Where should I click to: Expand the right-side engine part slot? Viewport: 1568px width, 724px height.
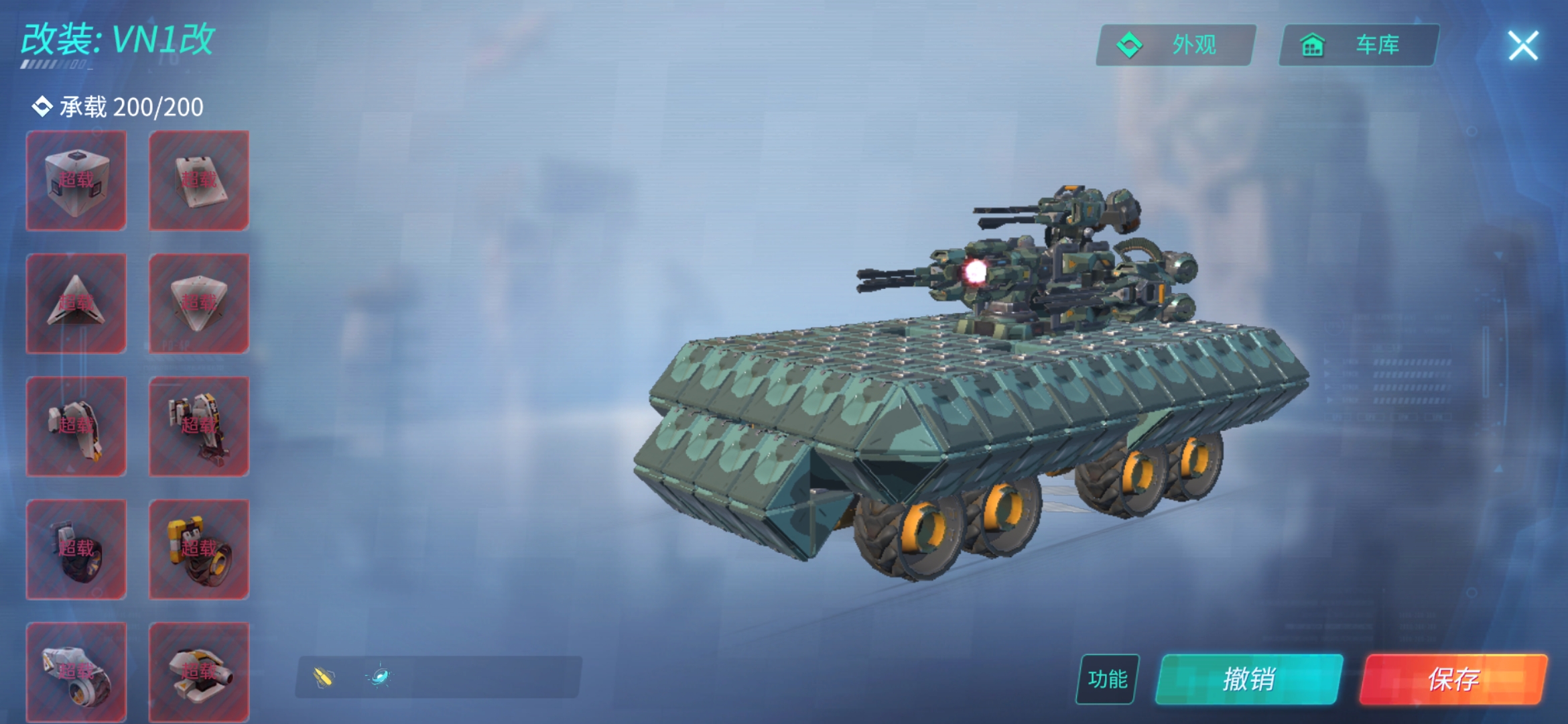[x=198, y=670]
